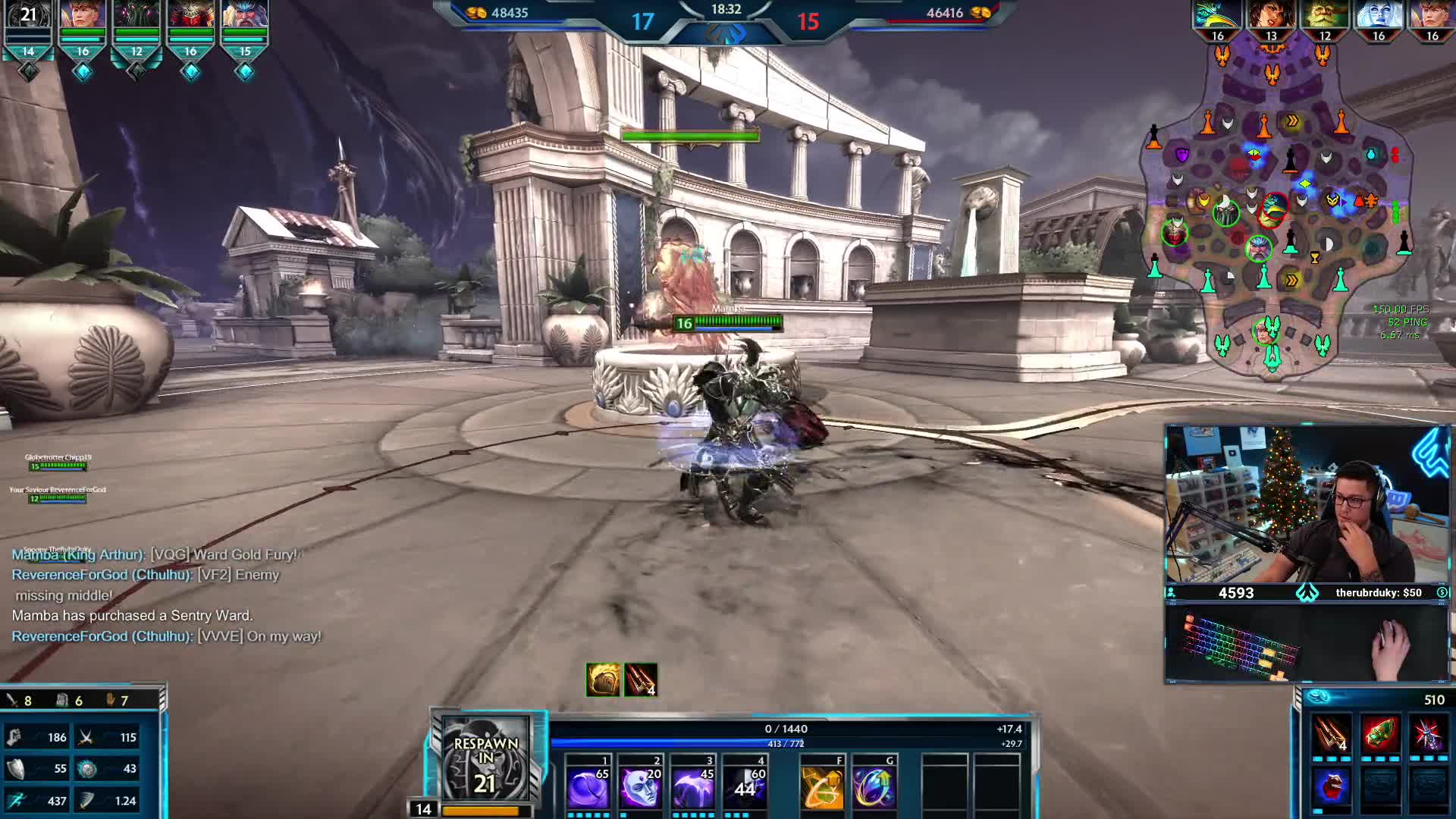This screenshot has width=1456, height=819.
Task: Select the spiked star item slot
Action: click(x=1428, y=734)
